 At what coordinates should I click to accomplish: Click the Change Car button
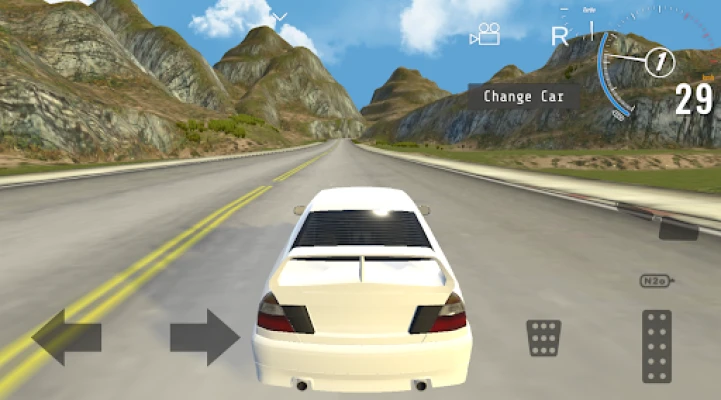click(524, 97)
